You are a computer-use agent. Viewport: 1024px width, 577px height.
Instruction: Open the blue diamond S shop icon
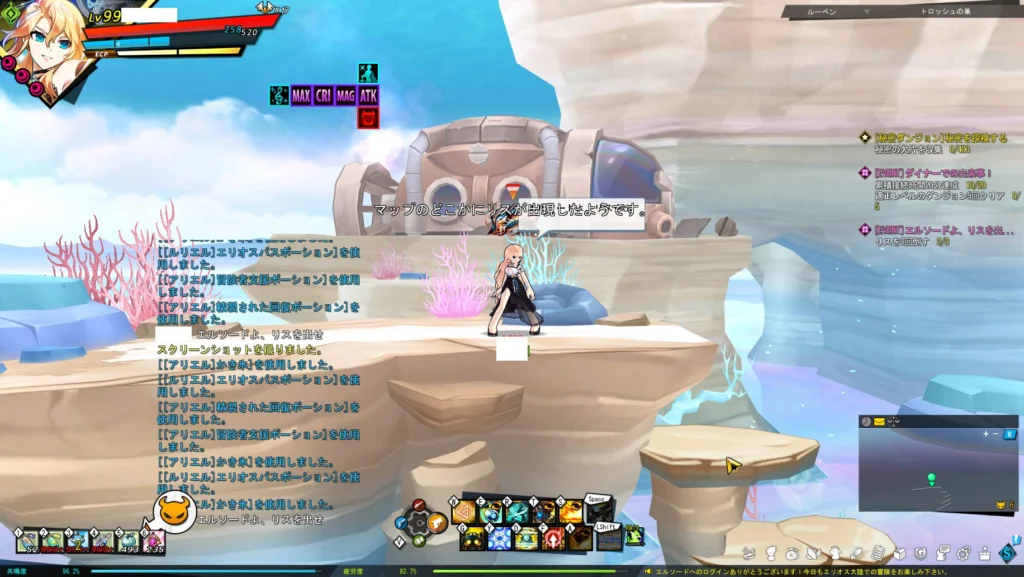(x=1007, y=552)
